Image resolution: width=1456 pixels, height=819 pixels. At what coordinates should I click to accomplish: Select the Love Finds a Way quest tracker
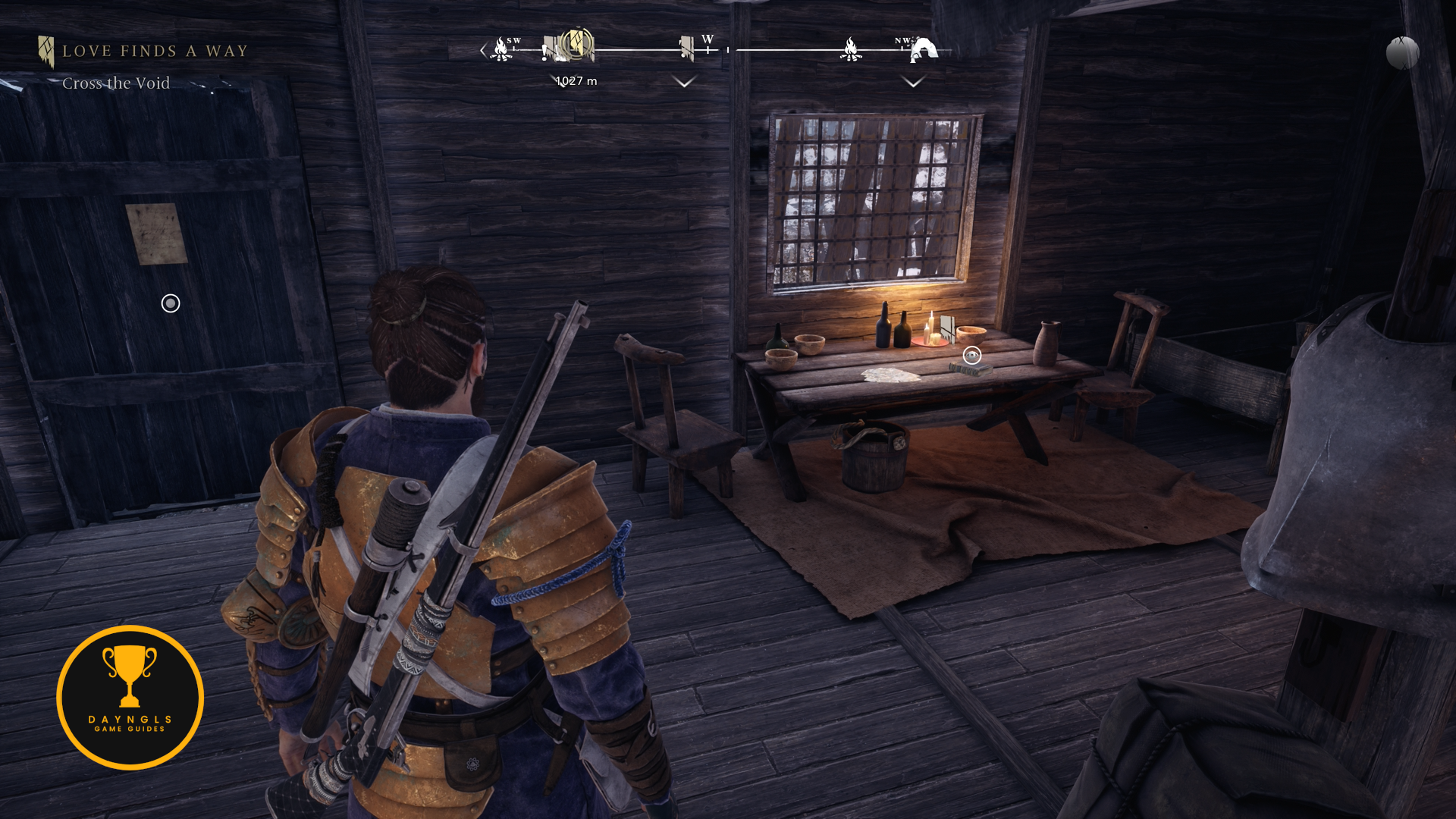click(155, 51)
